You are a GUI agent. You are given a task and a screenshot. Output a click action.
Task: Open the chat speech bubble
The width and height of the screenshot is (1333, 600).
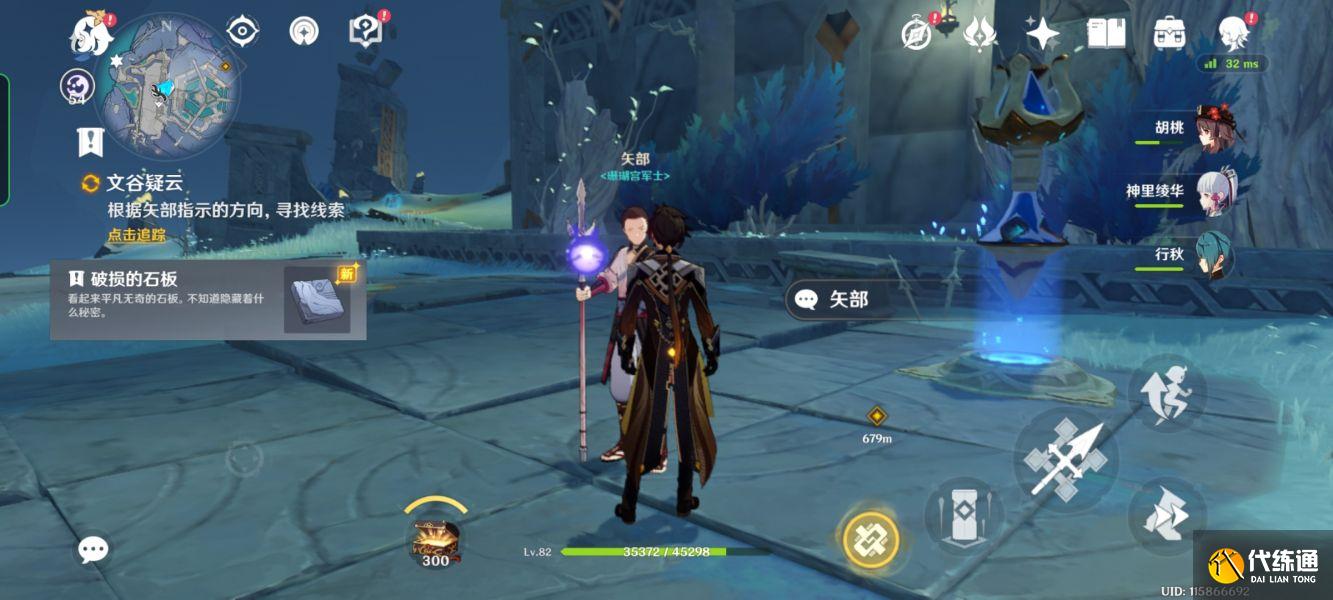(93, 549)
